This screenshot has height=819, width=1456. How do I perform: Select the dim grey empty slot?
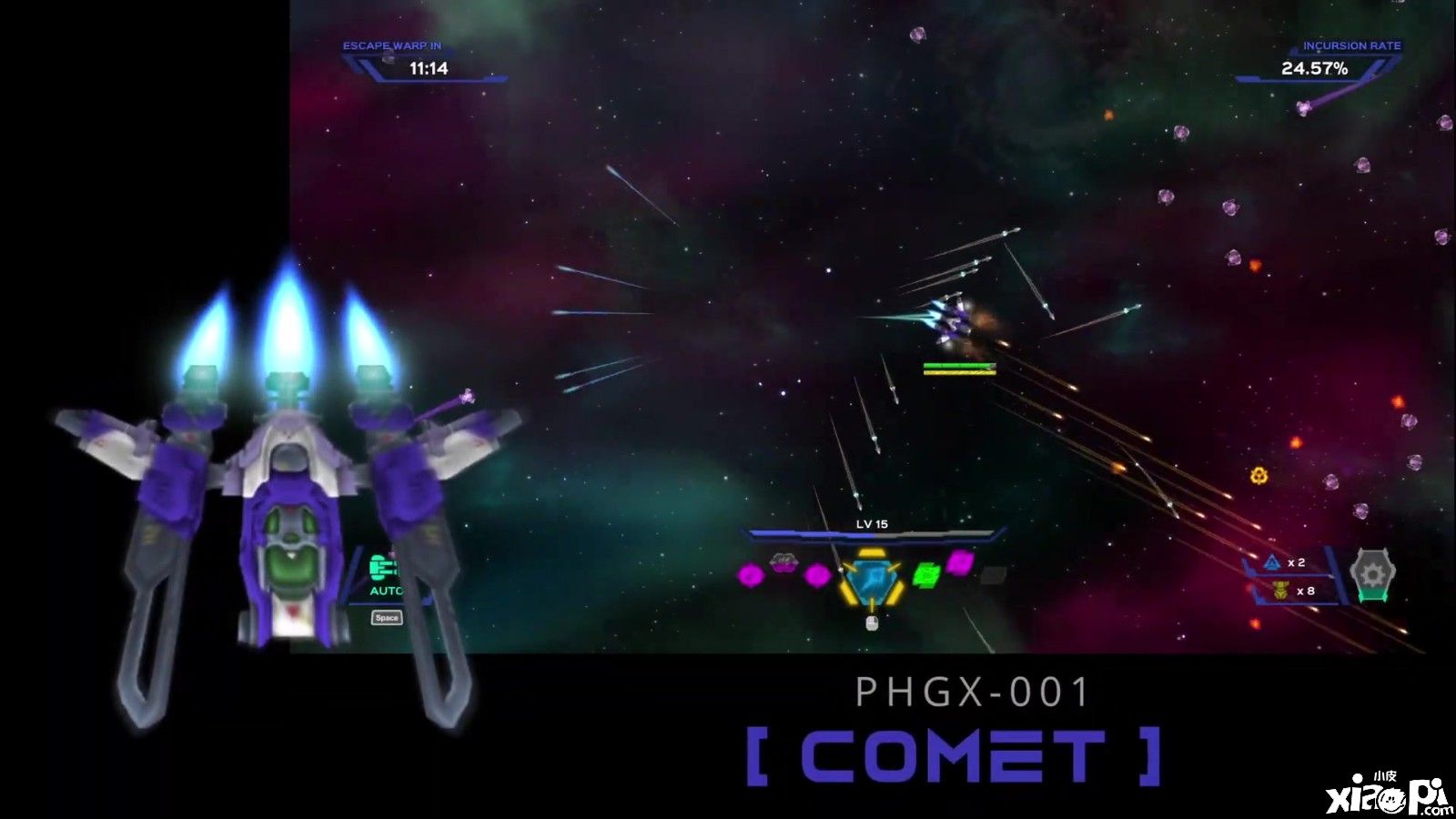[x=993, y=574]
